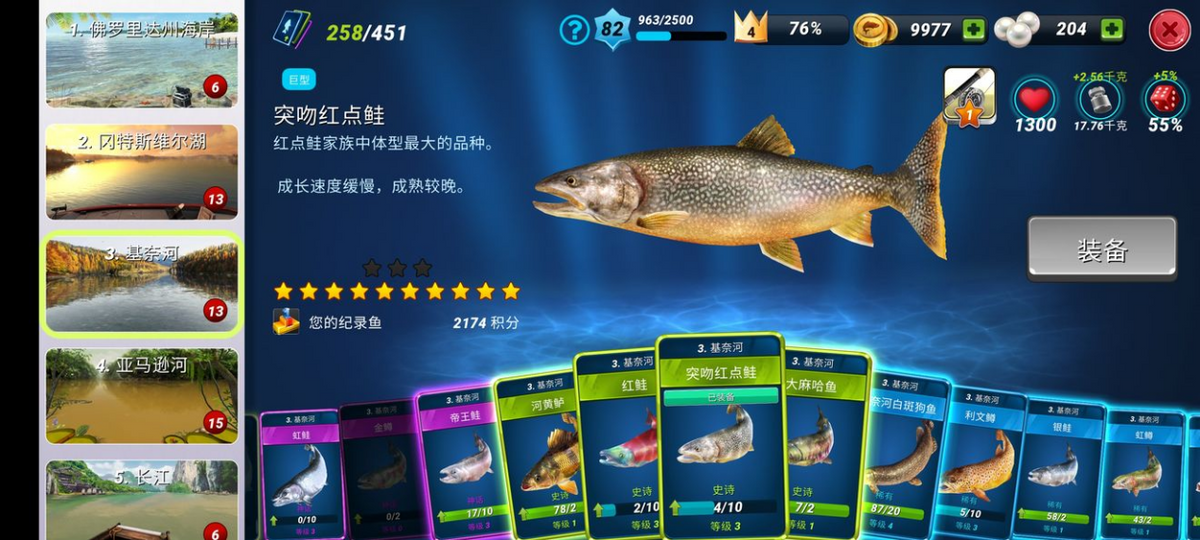Close the fish collection screen
This screenshot has width=1200, height=540.
coord(1169,31)
